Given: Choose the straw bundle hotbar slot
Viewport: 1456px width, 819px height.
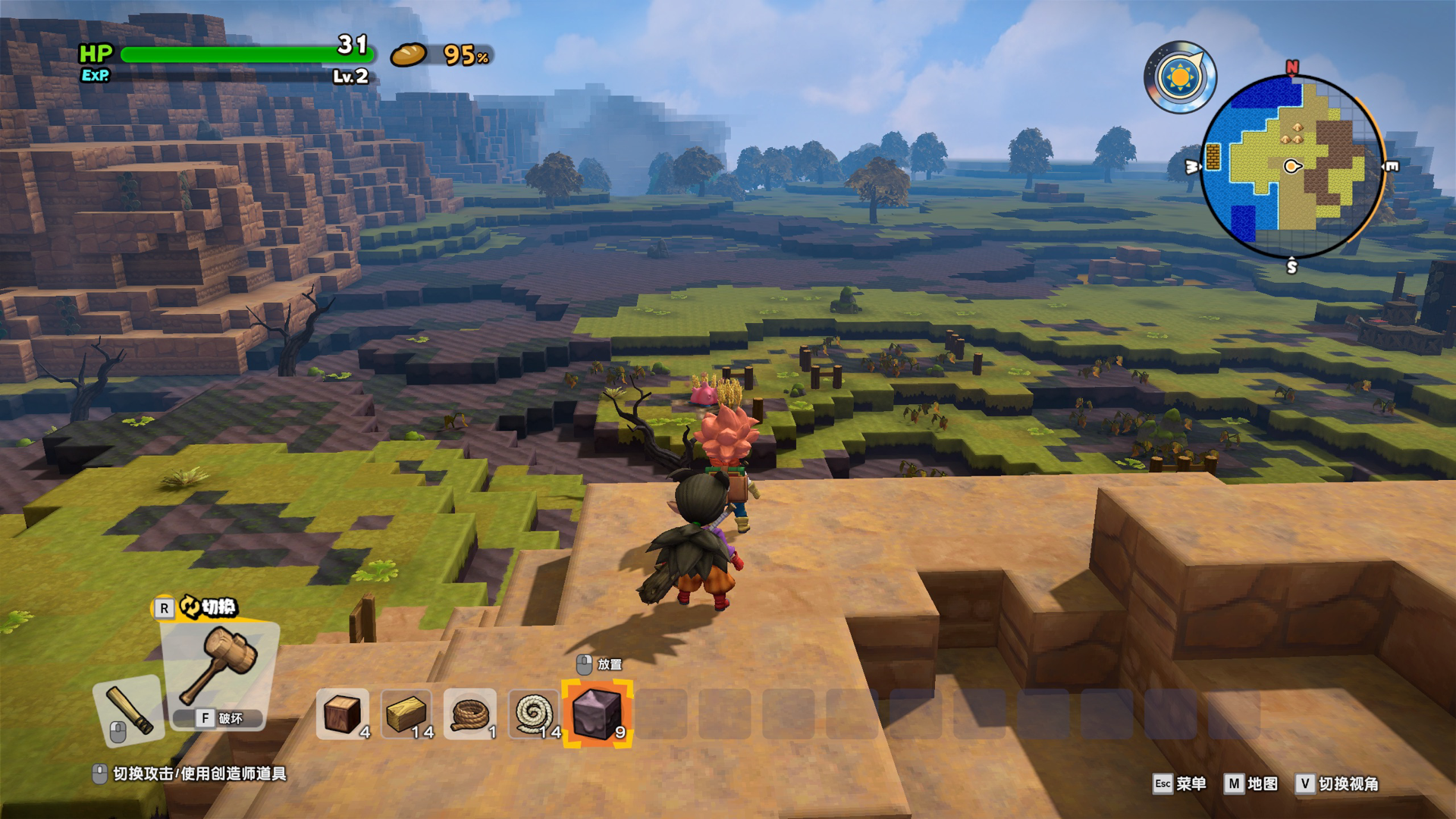Looking at the screenshot, I should [x=407, y=714].
